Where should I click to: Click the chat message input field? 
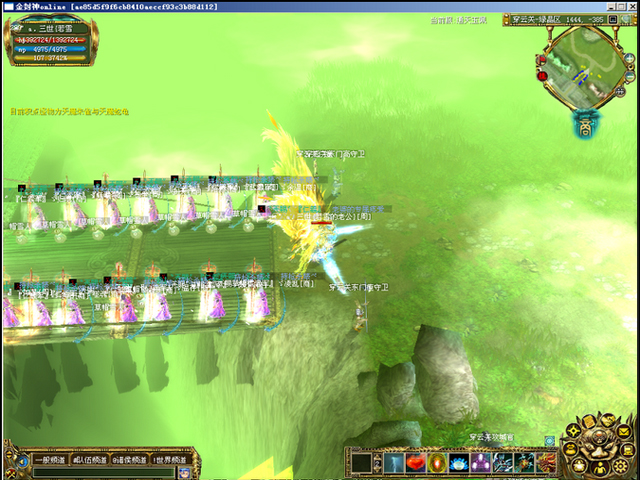click(x=100, y=472)
